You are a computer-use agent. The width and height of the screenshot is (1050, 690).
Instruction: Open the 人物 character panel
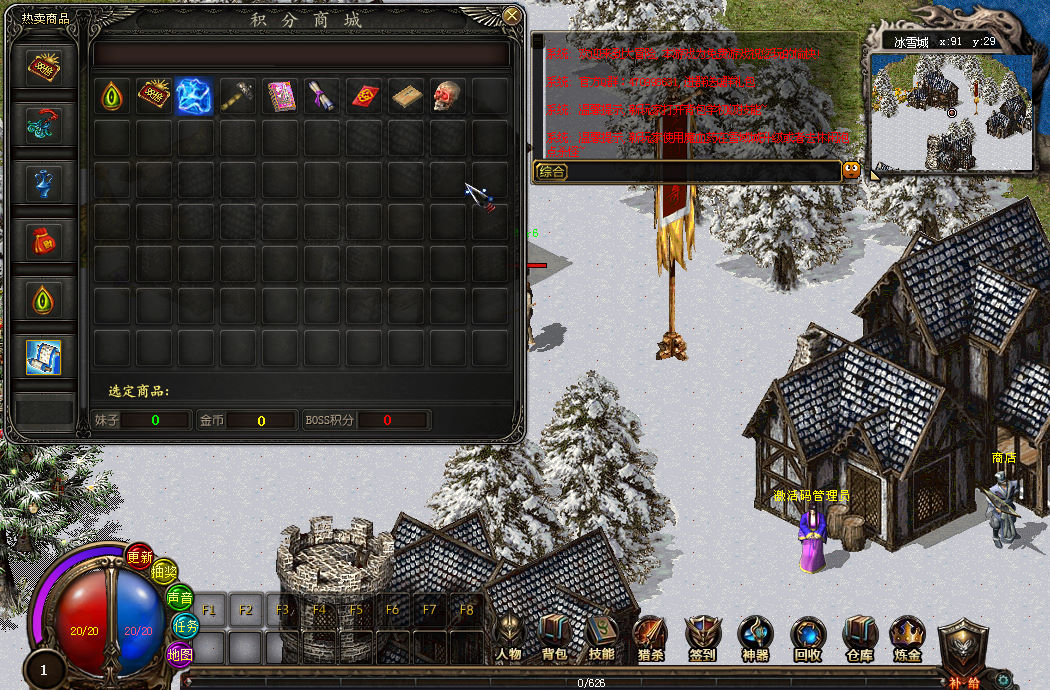coord(508,637)
